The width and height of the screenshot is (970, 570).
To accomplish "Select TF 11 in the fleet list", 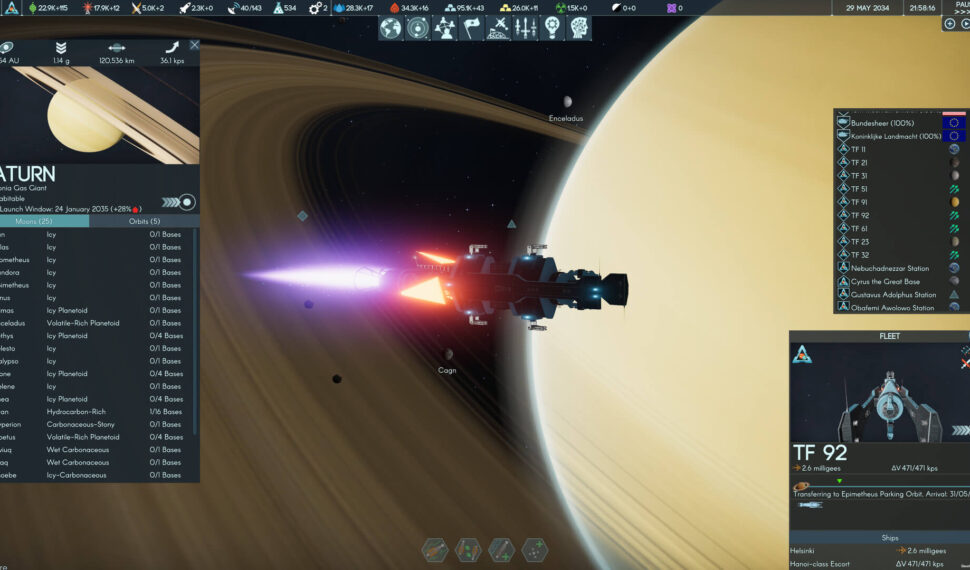I will [x=860, y=149].
